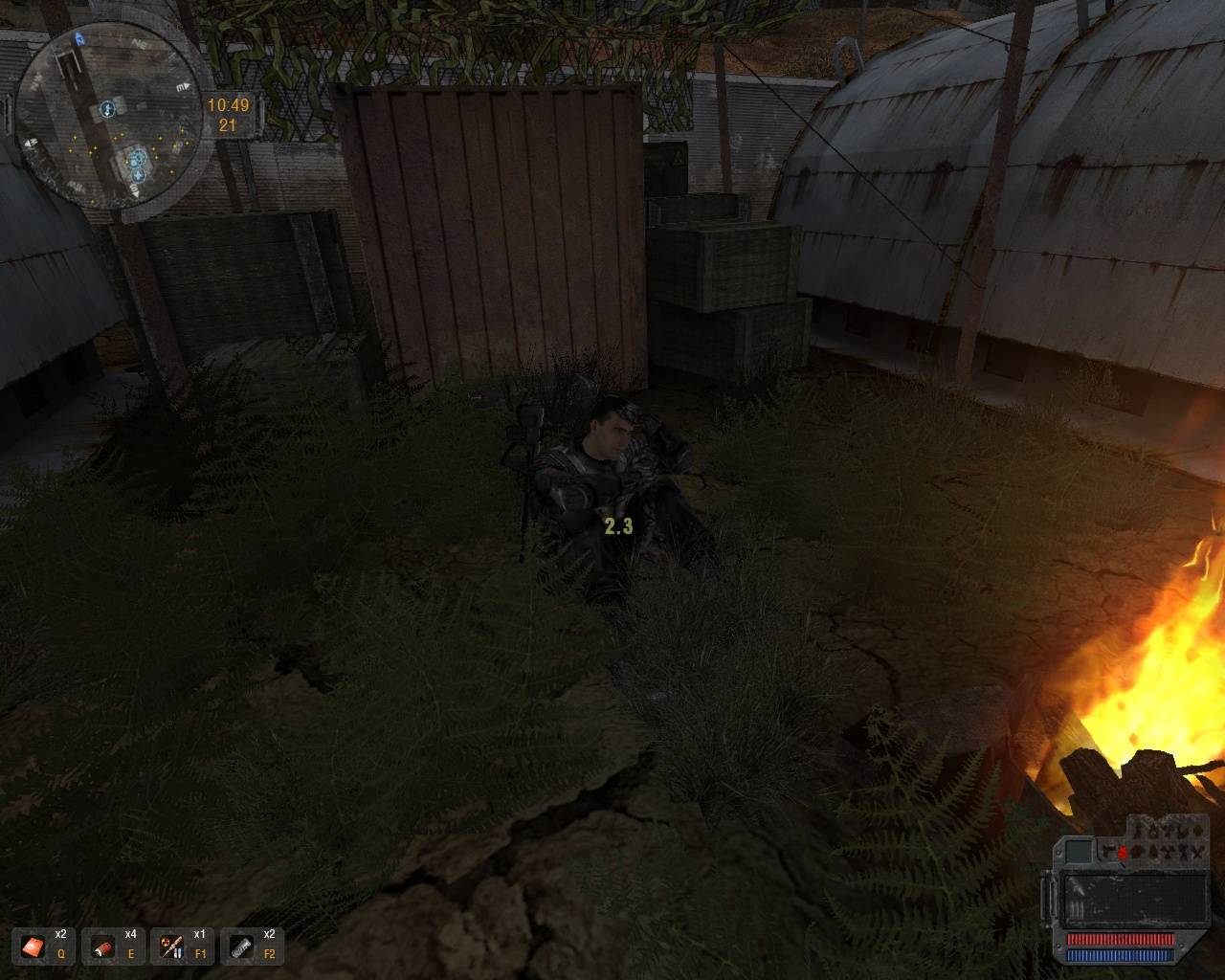Click the blue player arrow on the minimap

78,38
